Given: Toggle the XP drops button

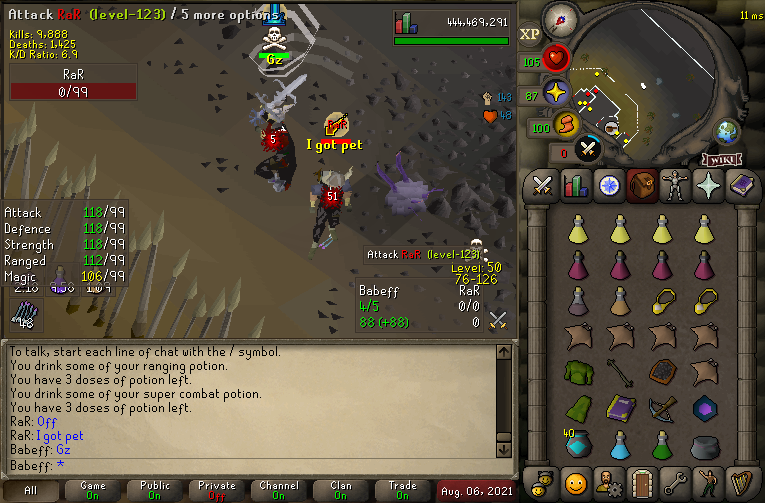Looking at the screenshot, I should click(x=530, y=33).
